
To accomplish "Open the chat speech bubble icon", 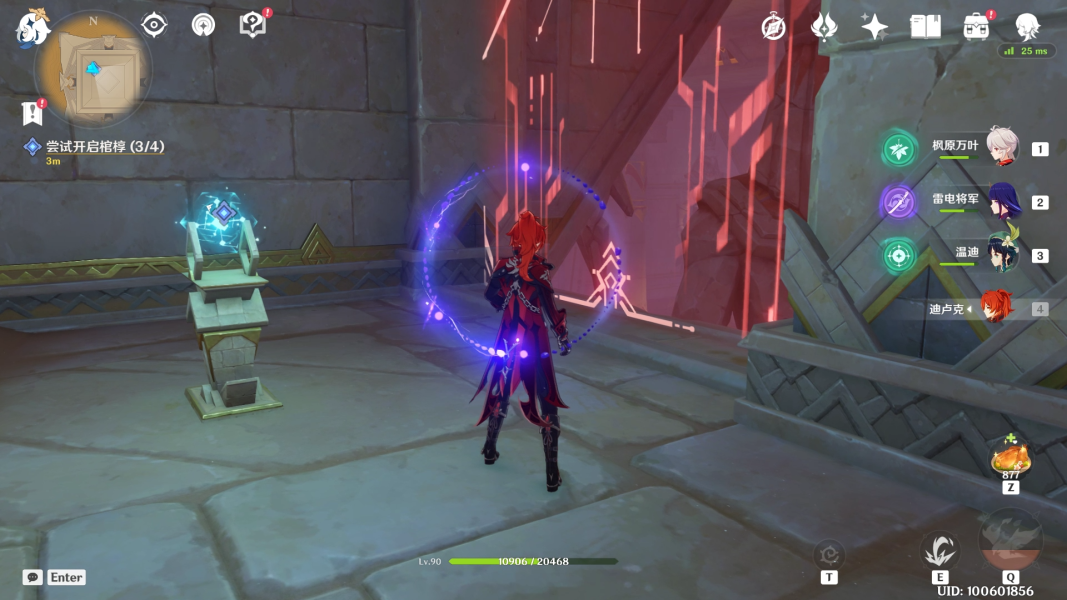I will pos(32,577).
